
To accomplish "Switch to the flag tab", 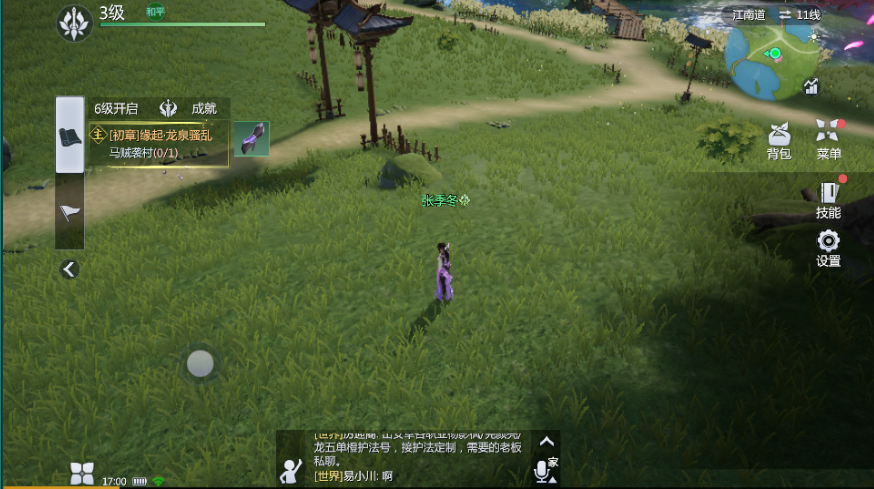I will point(70,212).
